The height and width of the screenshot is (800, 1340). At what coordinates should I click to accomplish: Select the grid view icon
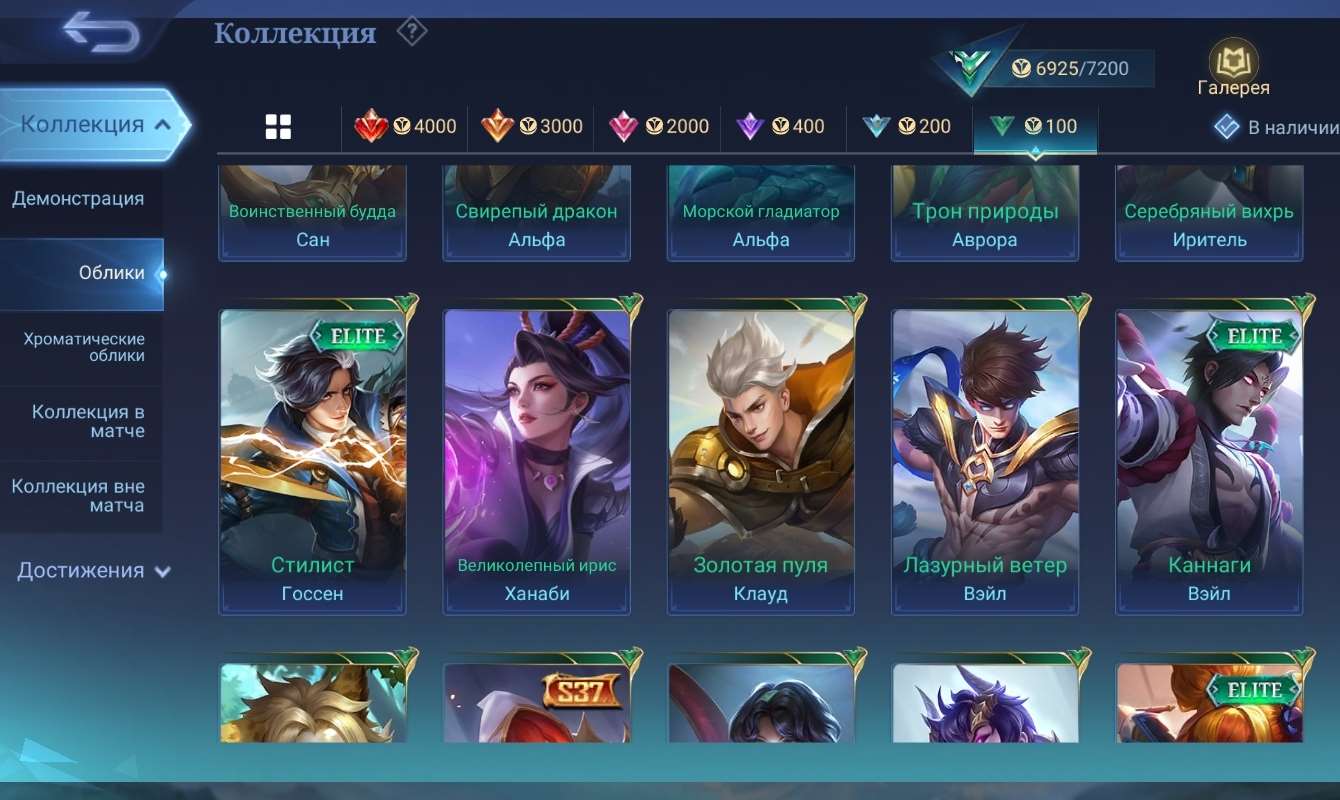click(x=277, y=125)
